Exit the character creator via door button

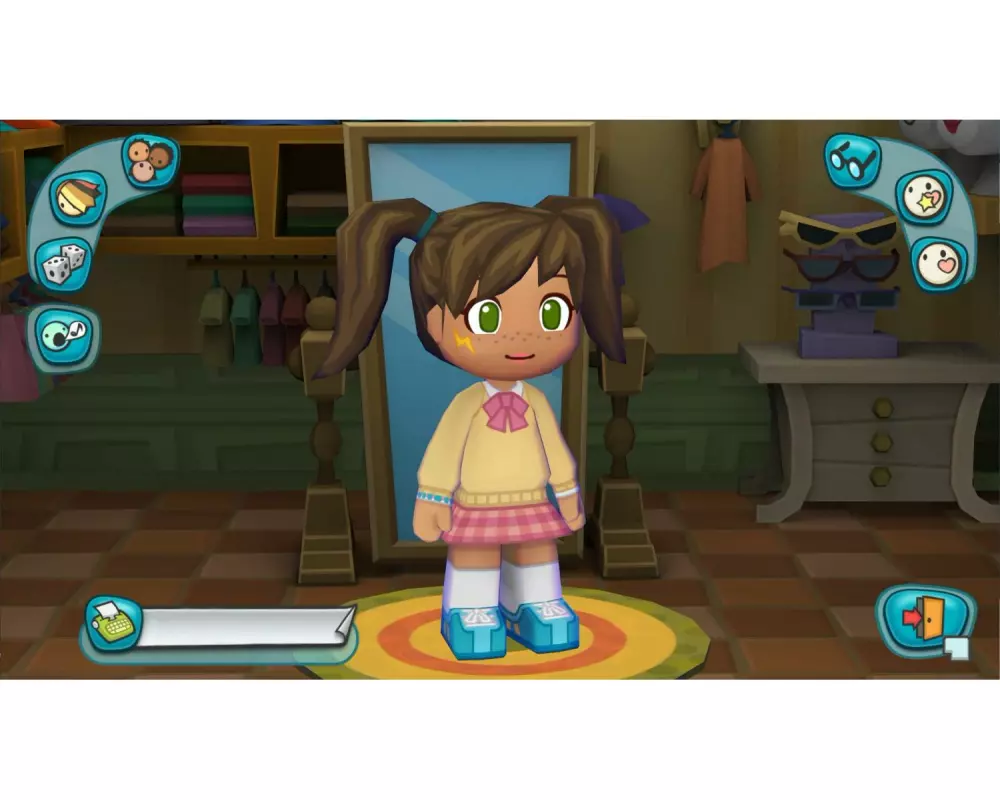(x=924, y=620)
